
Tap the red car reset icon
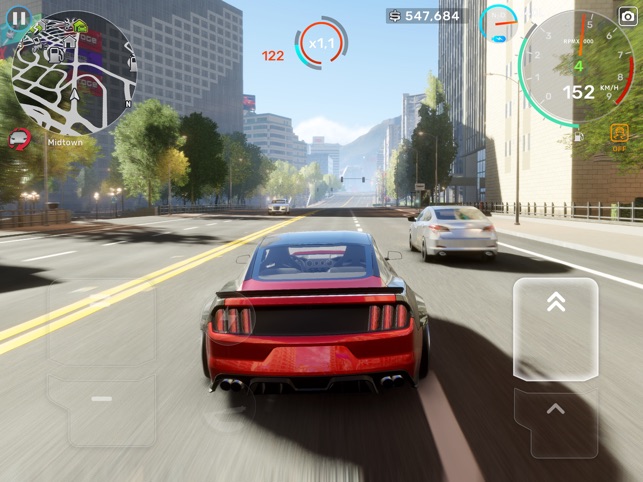19,140
